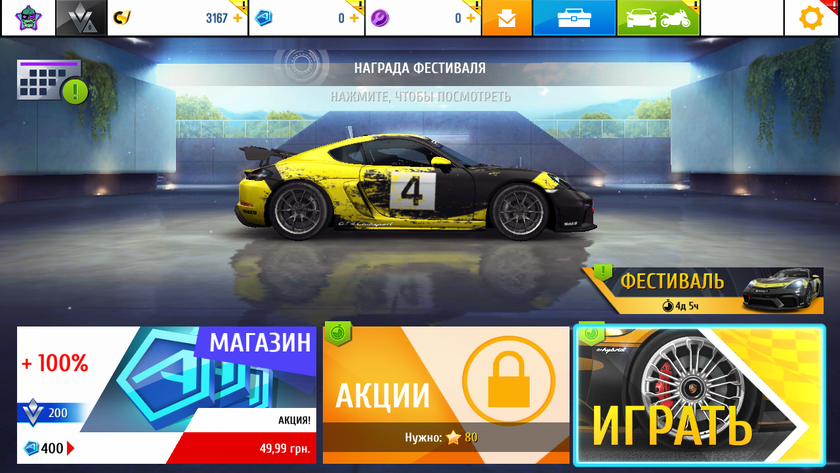840x473 pixels.
Task: Open the orange inbox downloads button
Action: click(507, 18)
